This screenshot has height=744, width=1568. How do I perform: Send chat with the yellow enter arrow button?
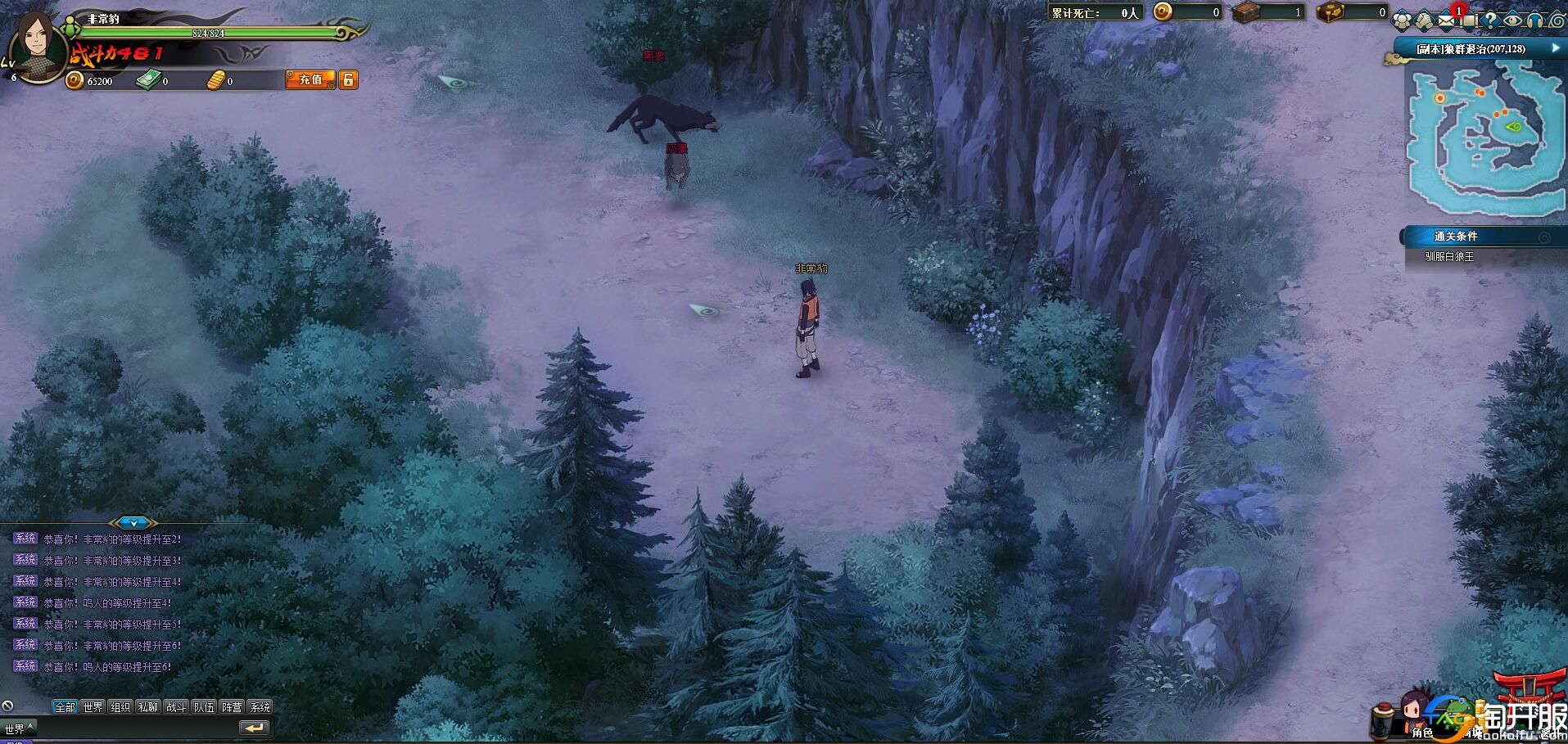[x=254, y=728]
